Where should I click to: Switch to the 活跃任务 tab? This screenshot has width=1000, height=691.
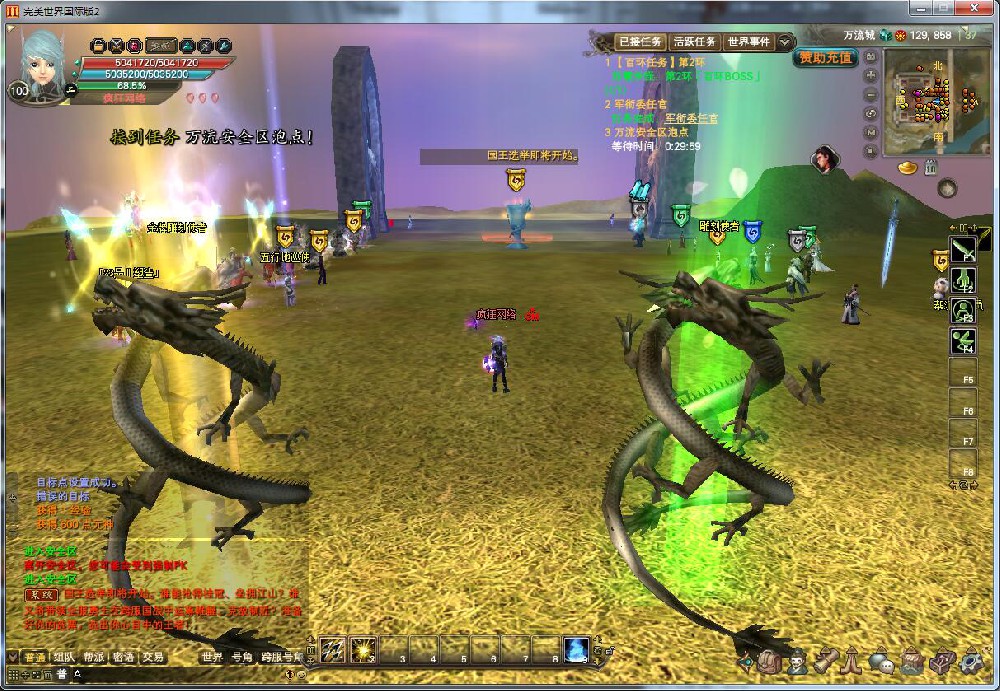tap(694, 42)
